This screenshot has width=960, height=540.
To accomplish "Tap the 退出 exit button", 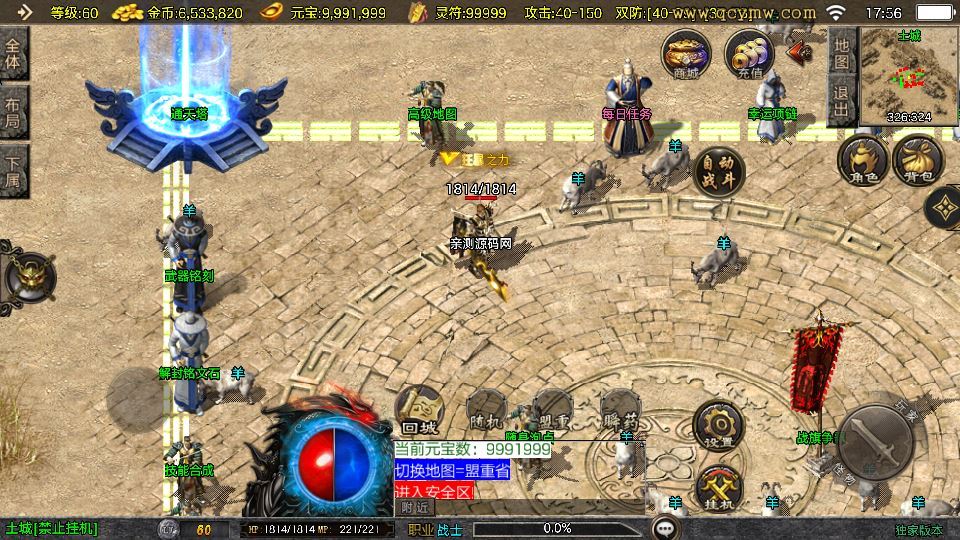I will point(842,102).
